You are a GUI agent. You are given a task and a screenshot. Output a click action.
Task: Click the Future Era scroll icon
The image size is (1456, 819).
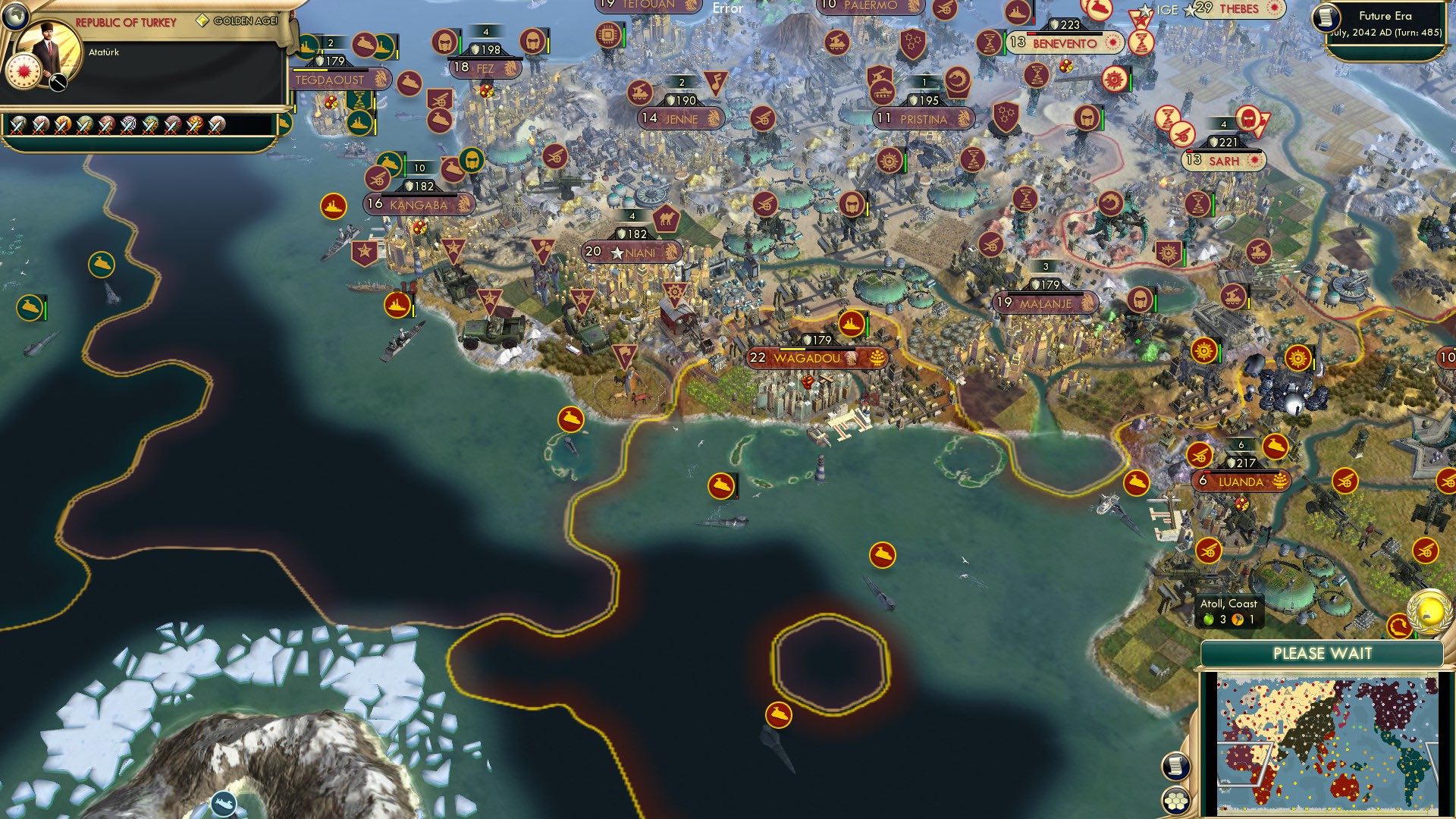pyautogui.click(x=1326, y=18)
